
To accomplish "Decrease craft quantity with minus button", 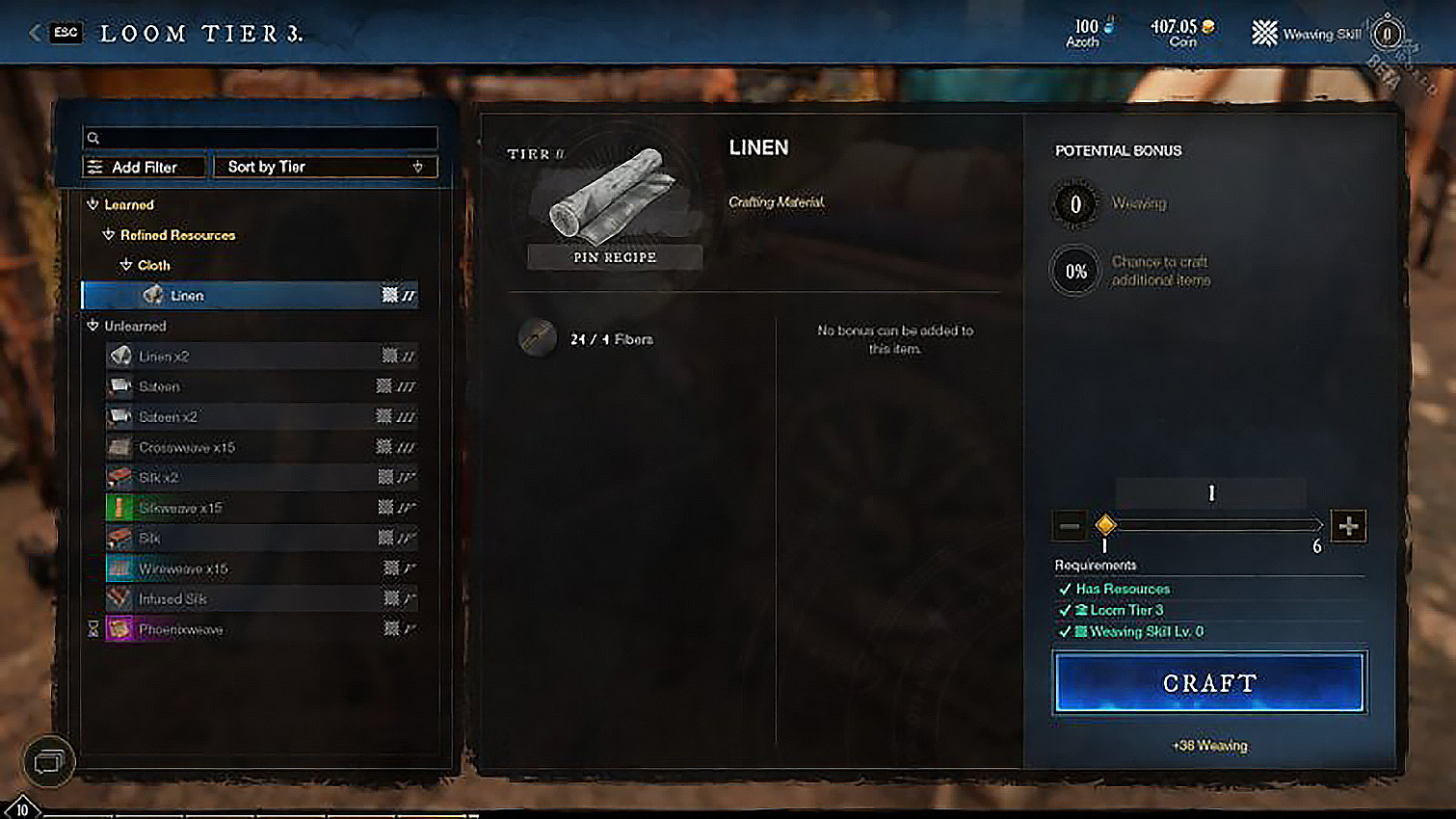I will (x=1070, y=526).
